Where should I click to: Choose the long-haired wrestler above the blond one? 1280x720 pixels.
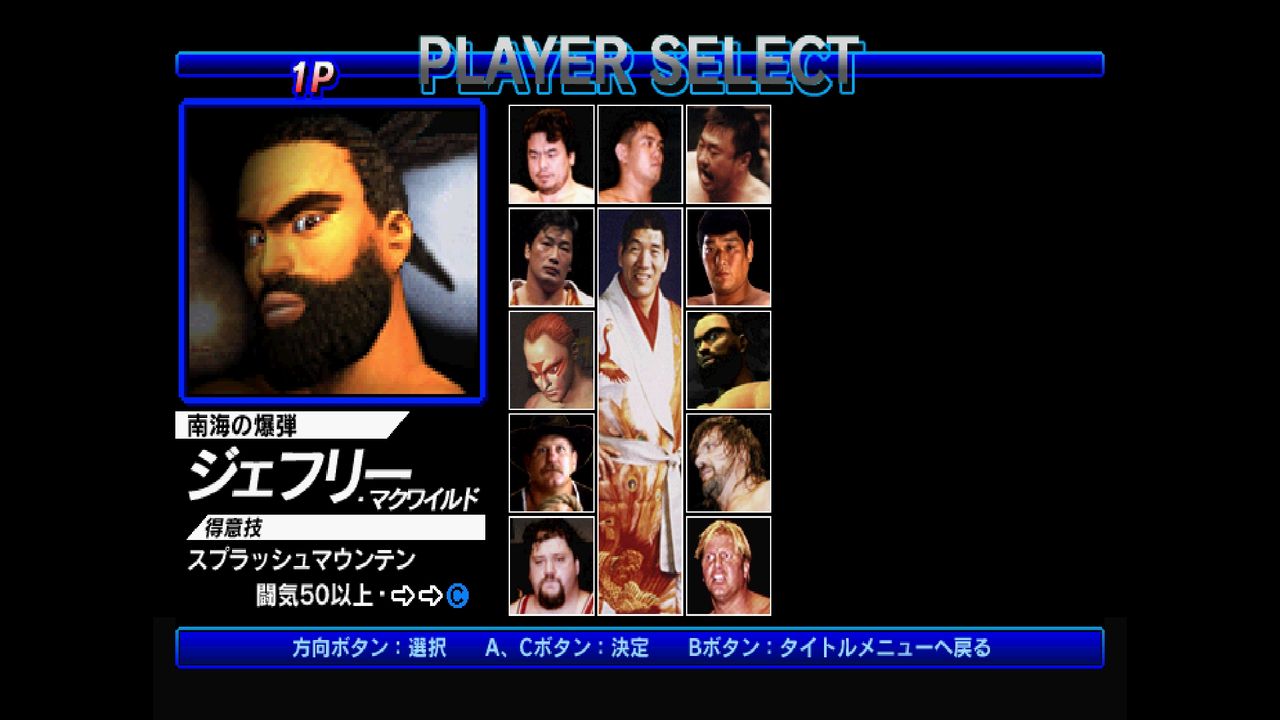click(729, 461)
